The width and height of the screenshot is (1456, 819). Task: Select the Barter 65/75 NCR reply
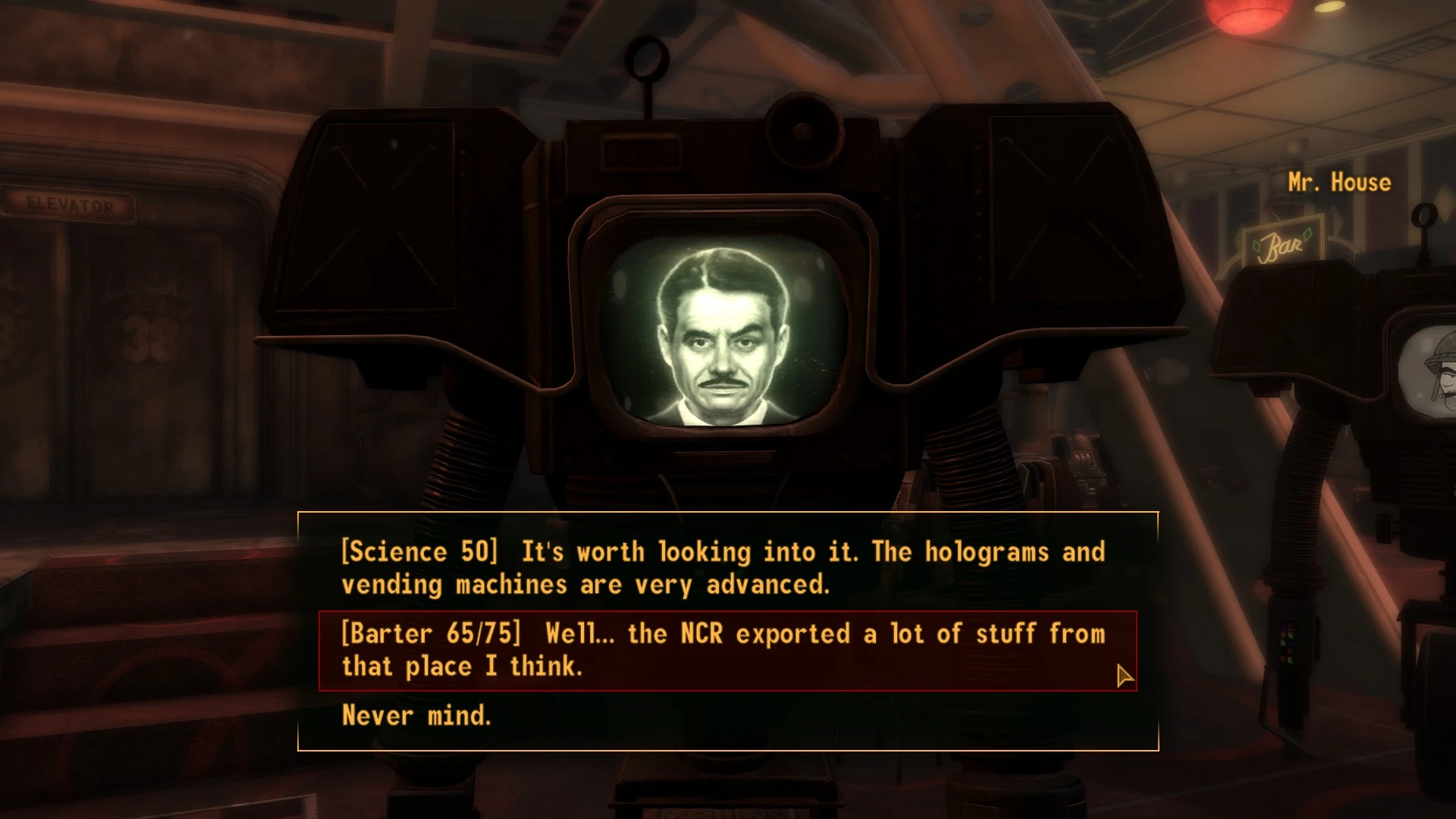(x=723, y=650)
